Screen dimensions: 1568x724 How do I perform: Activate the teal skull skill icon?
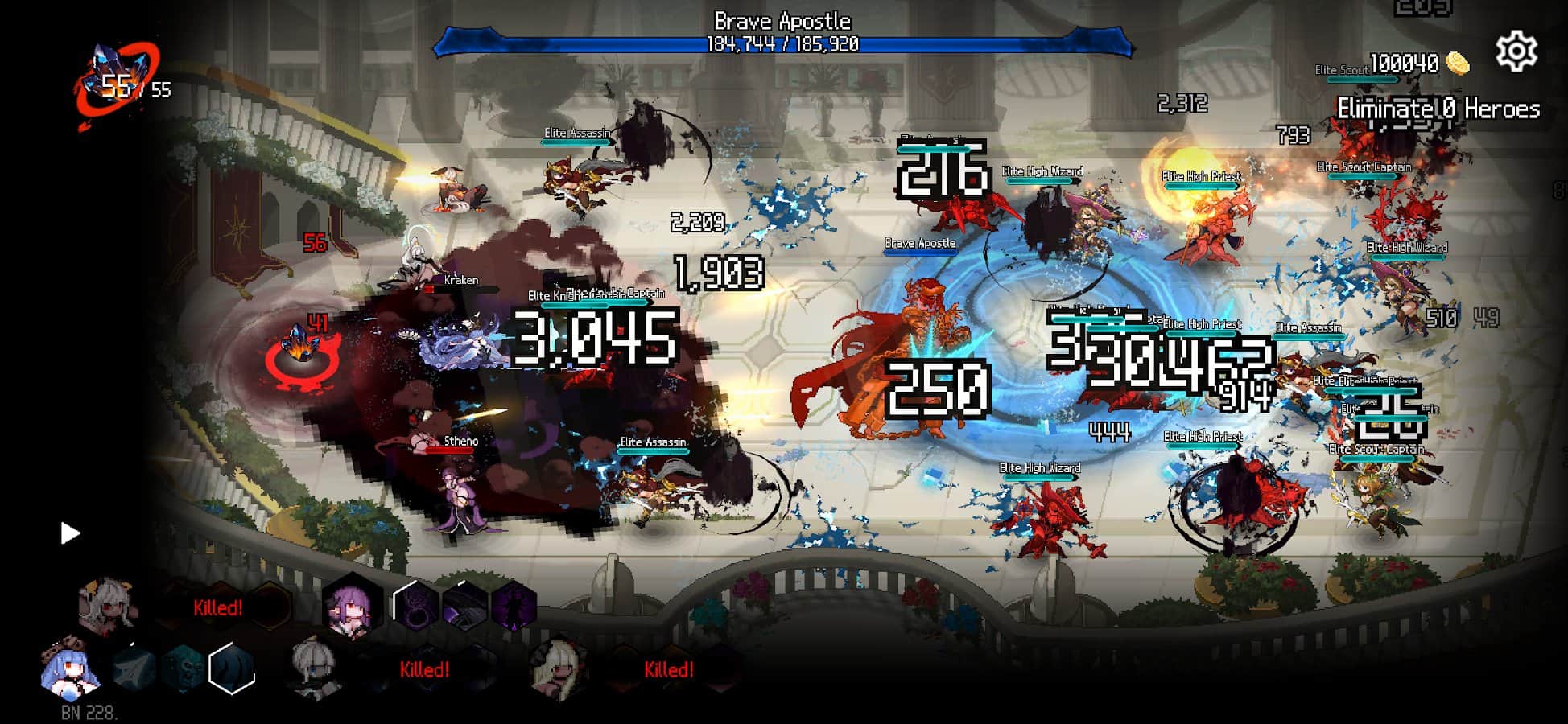click(x=184, y=669)
